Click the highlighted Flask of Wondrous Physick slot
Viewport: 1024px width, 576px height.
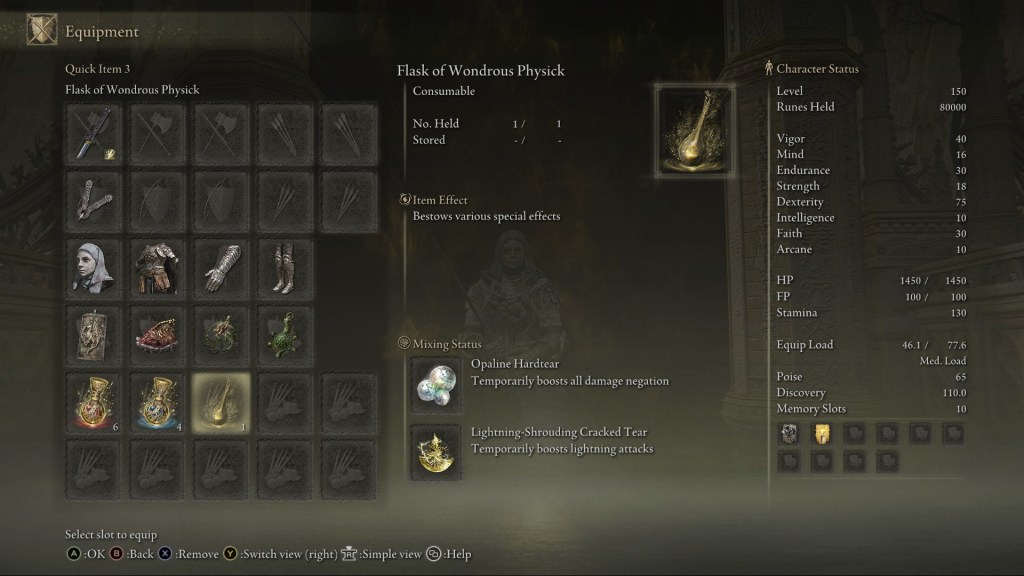click(x=220, y=402)
